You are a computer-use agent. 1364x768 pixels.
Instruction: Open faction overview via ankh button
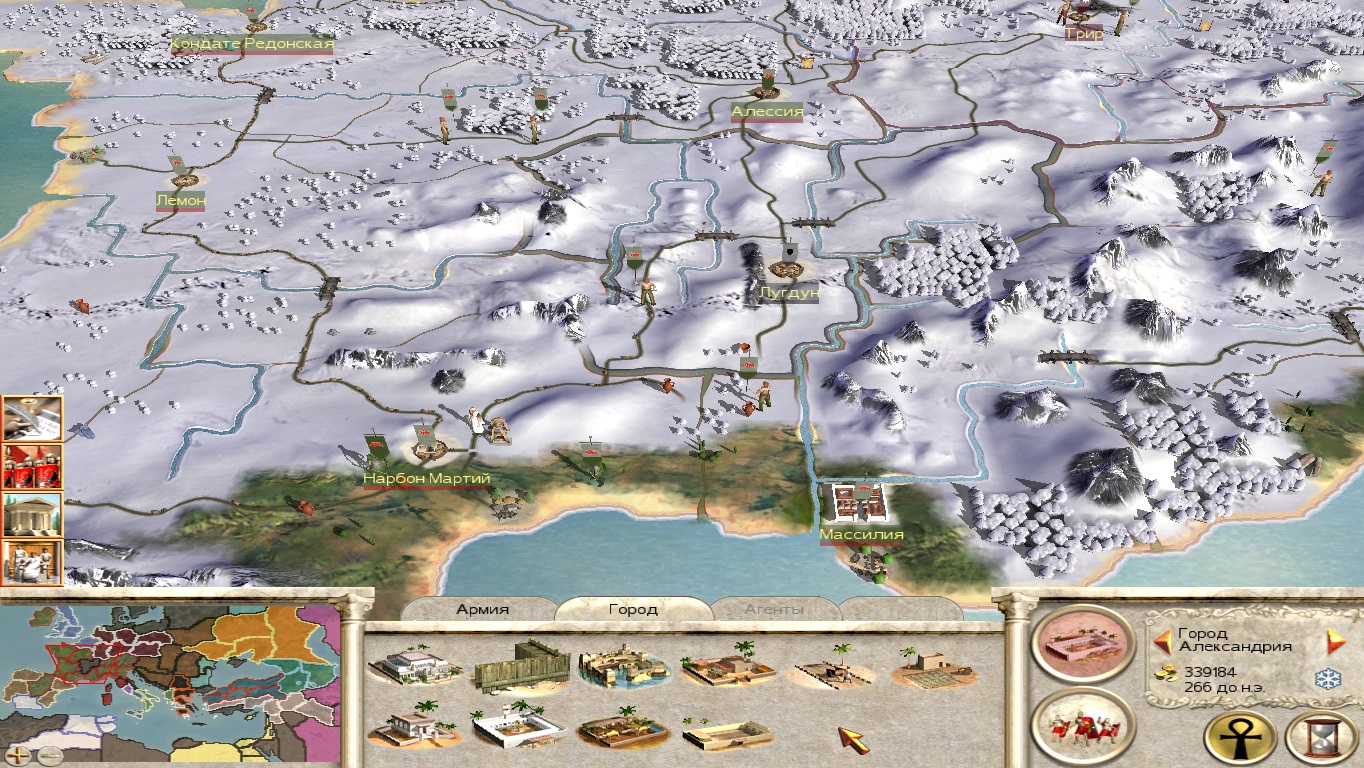click(x=1239, y=738)
